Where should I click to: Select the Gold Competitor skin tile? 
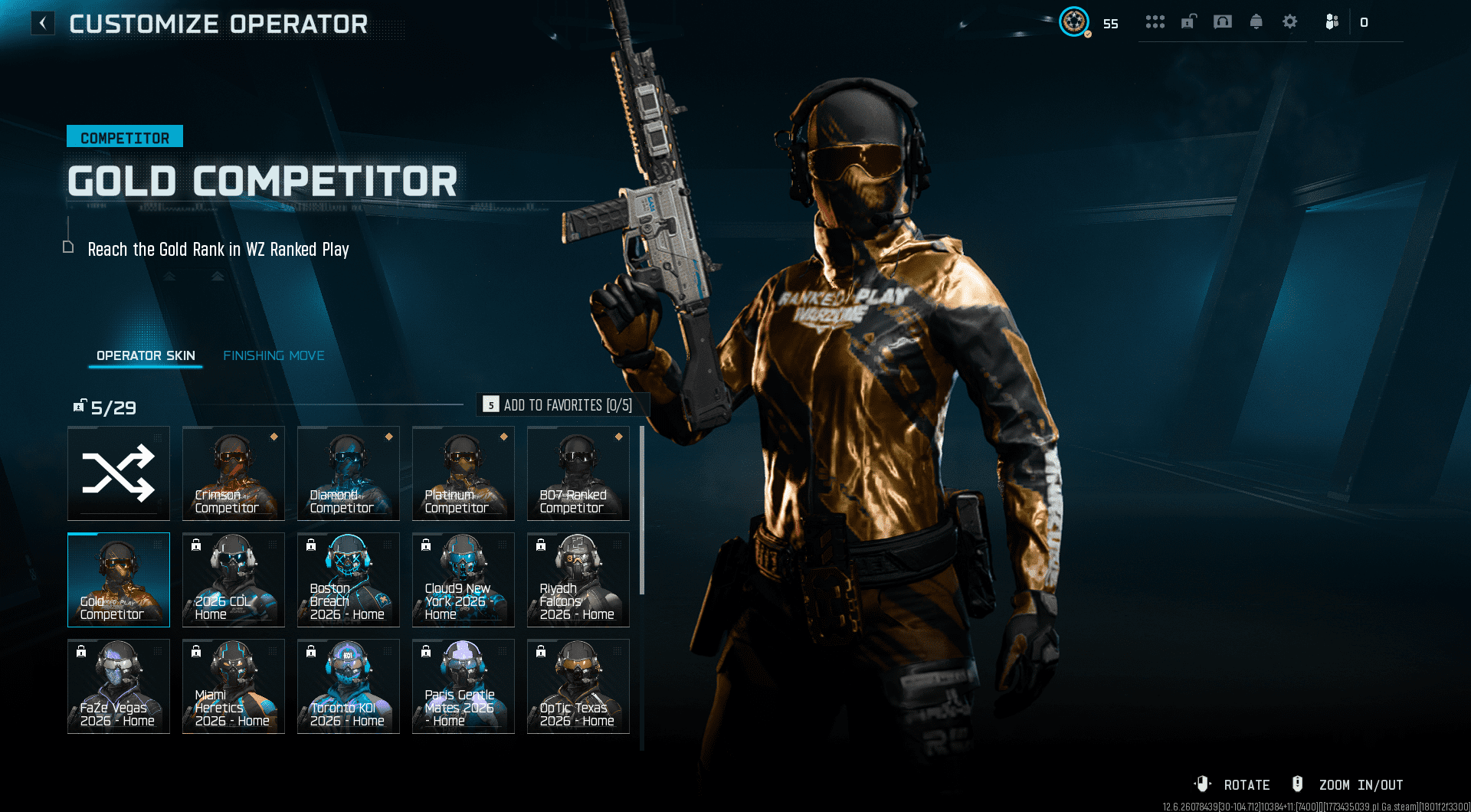[x=119, y=579]
